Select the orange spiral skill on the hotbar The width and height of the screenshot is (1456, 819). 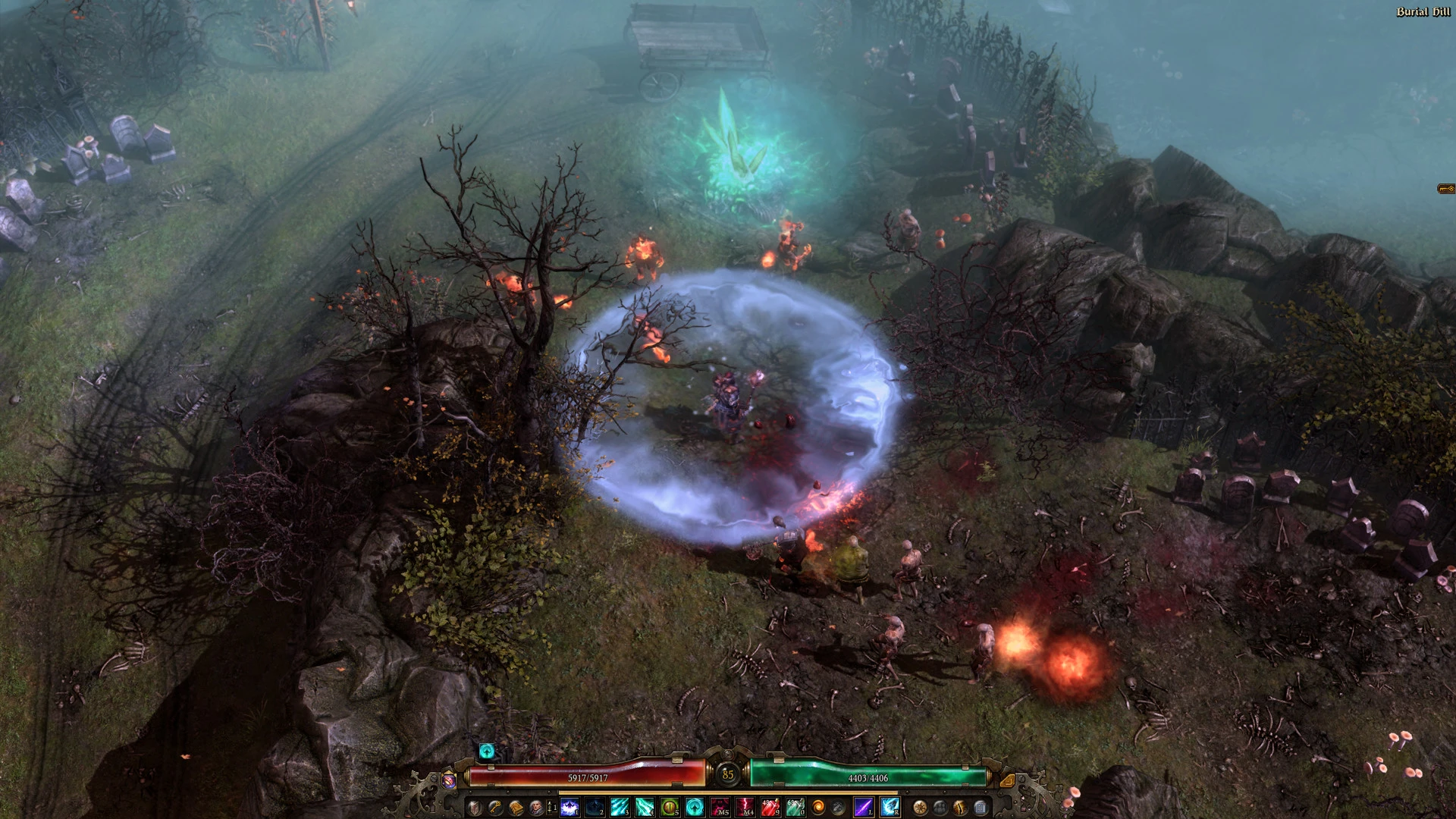[x=819, y=806]
